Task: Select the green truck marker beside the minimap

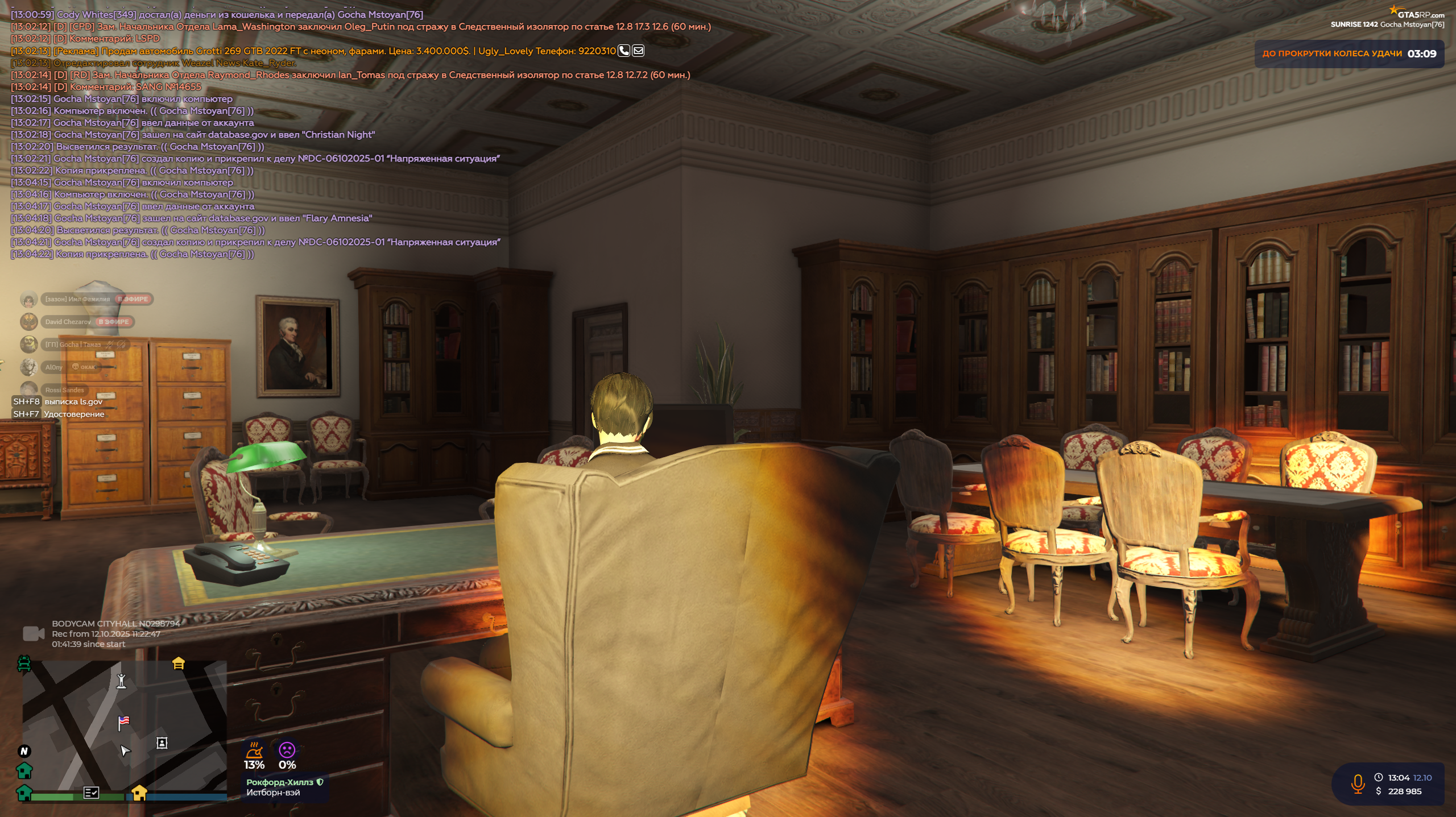Action: point(24,663)
